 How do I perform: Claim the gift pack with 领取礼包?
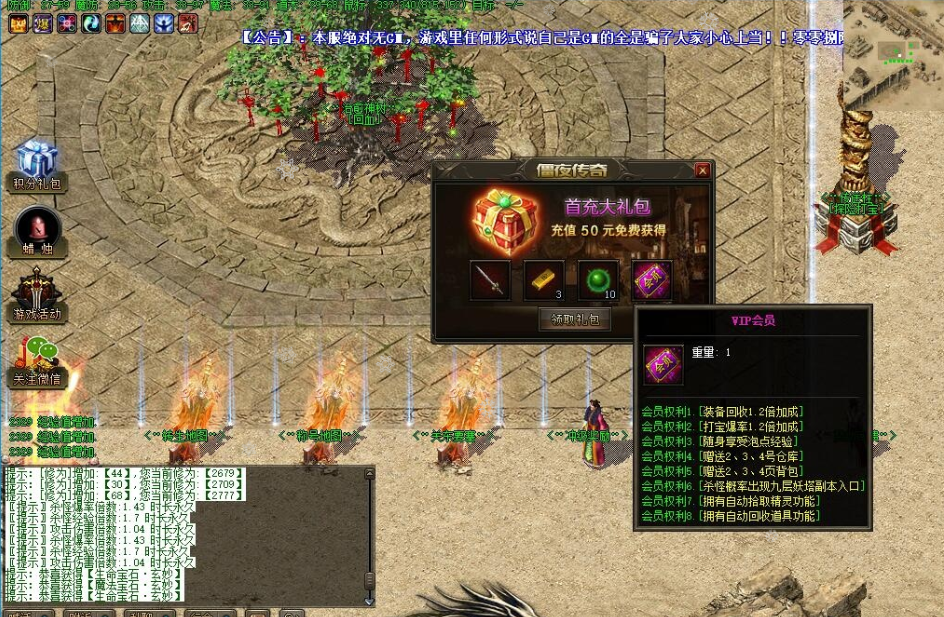click(575, 321)
